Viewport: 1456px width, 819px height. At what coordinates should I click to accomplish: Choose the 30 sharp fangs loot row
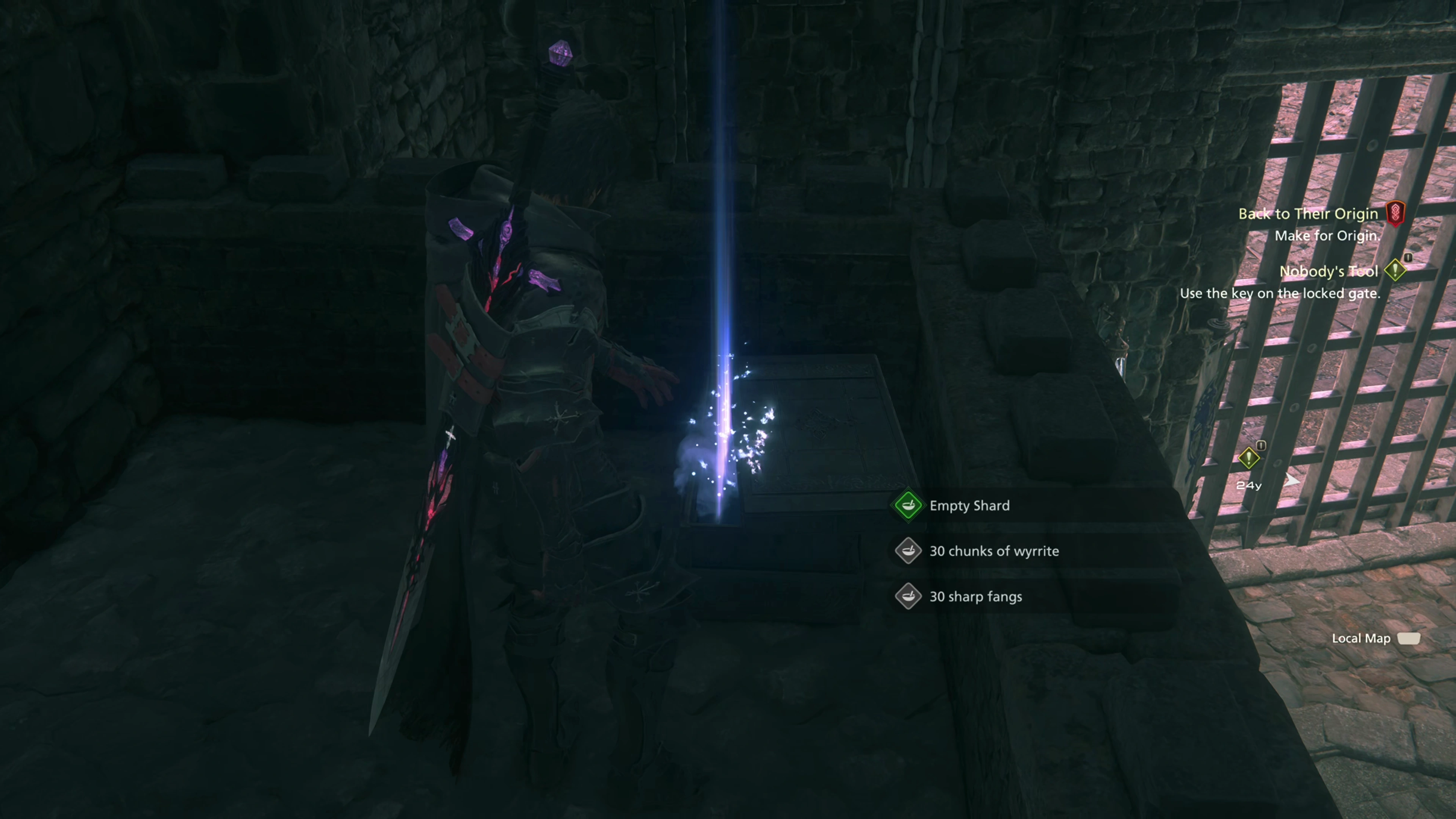point(975,597)
